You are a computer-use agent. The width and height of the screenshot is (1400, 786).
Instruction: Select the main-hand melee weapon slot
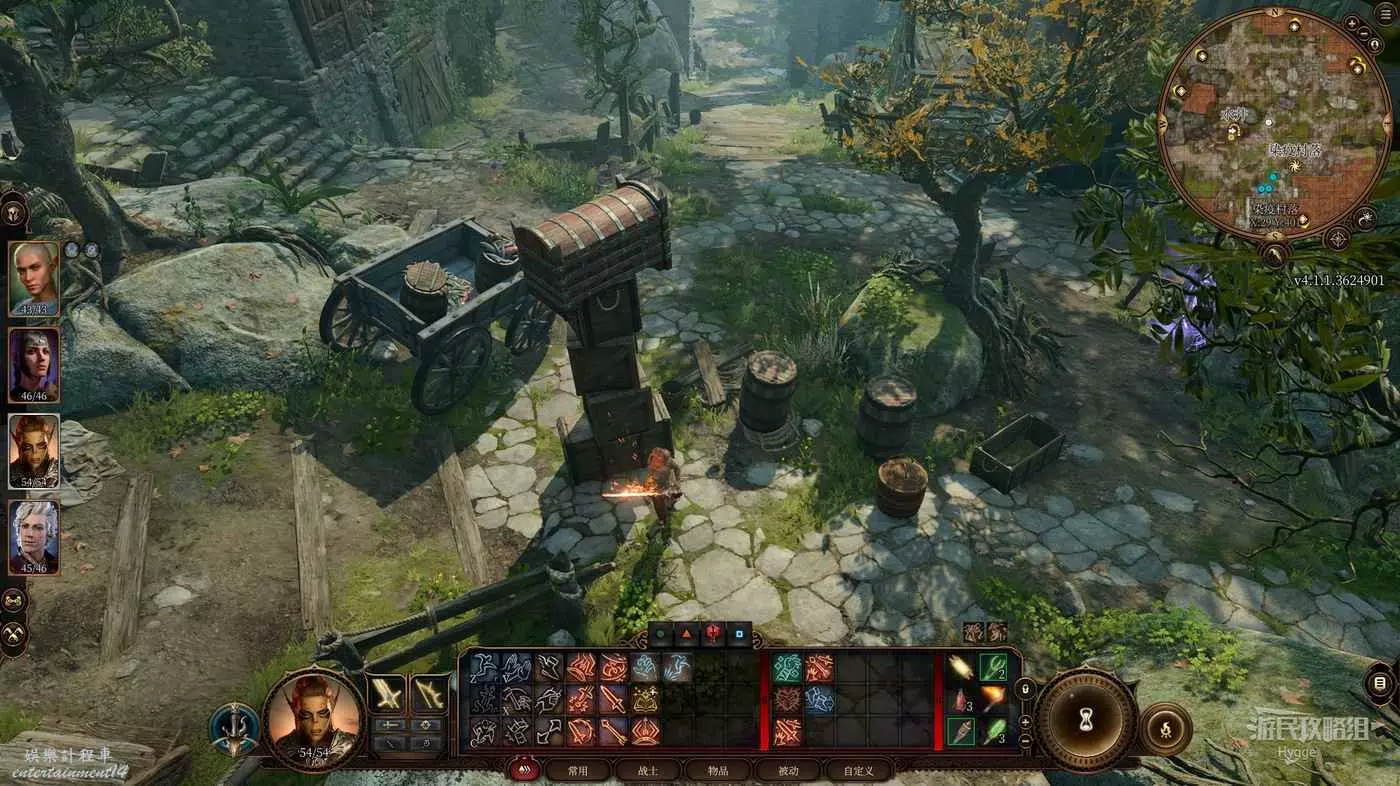click(387, 693)
